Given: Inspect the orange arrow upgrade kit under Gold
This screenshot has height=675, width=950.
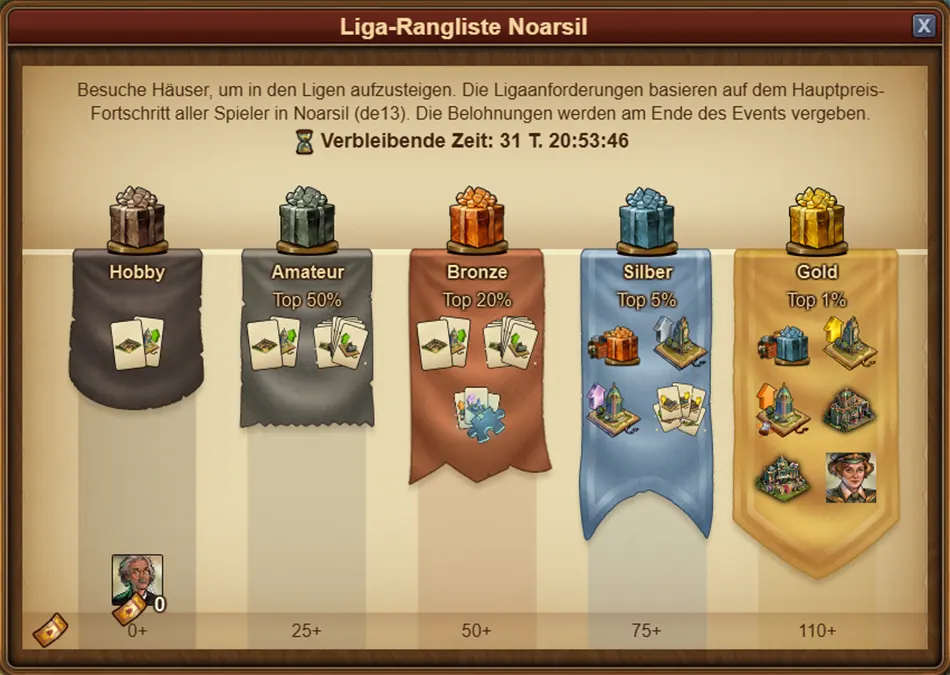Looking at the screenshot, I should click(783, 408).
